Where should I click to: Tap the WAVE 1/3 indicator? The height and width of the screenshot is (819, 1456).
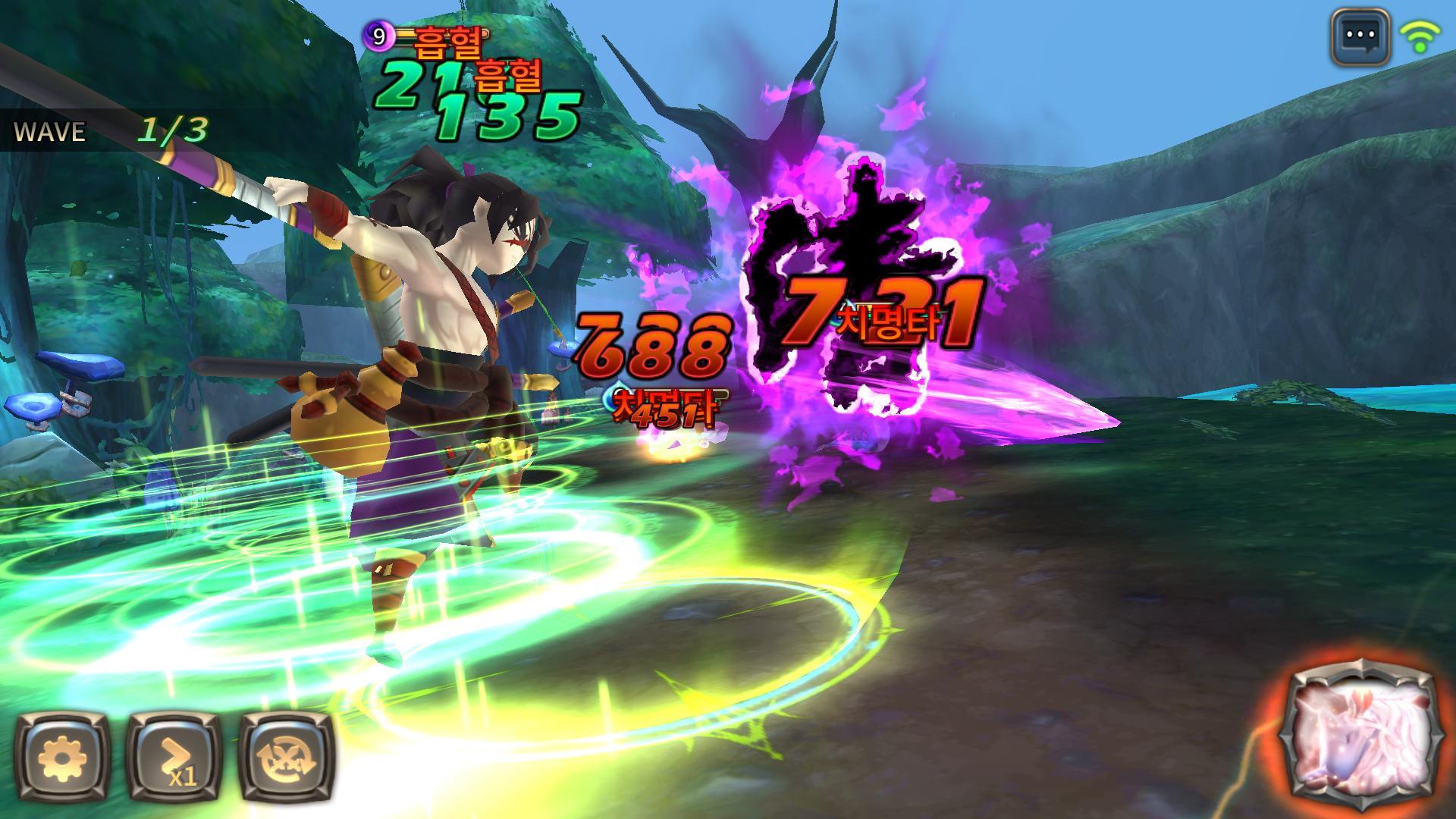pos(106,130)
